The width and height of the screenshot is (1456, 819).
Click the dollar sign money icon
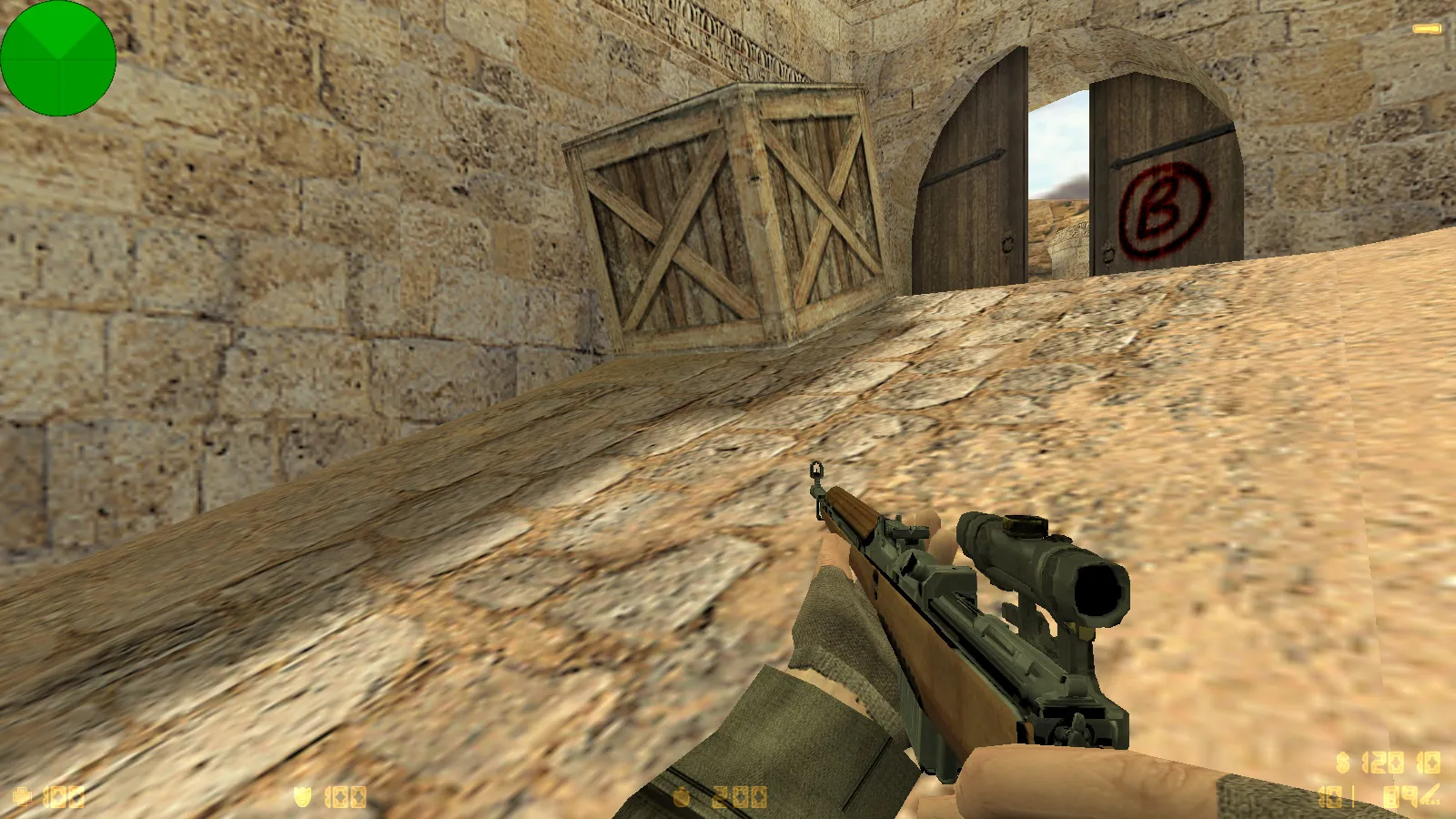[1343, 763]
